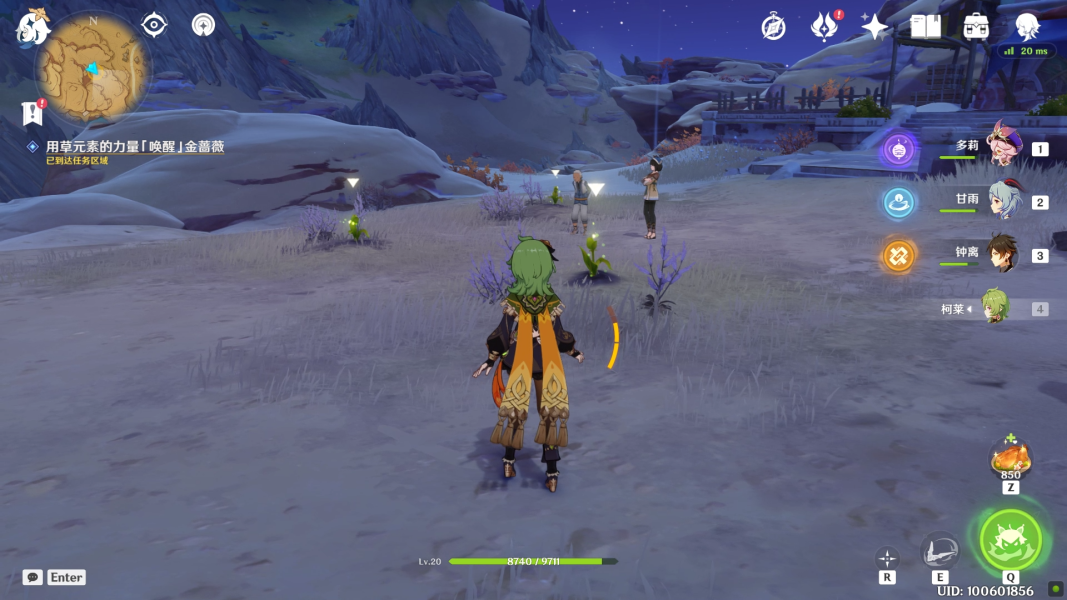Open the circular minimap
The height and width of the screenshot is (600, 1067).
pos(92,68)
